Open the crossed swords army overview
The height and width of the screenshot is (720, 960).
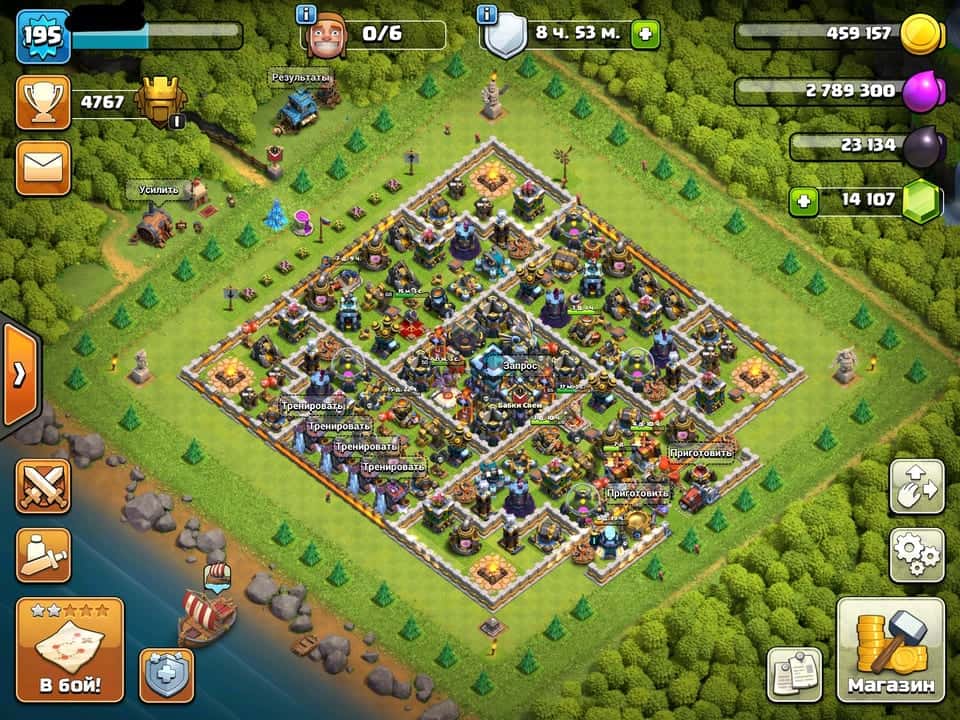tap(43, 489)
